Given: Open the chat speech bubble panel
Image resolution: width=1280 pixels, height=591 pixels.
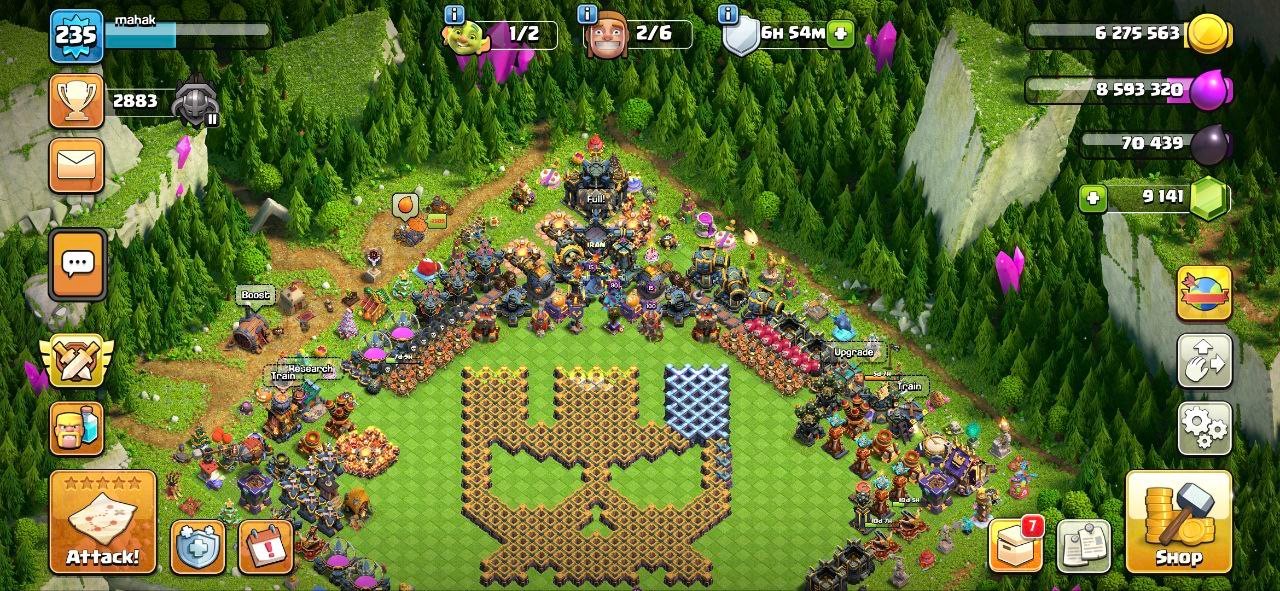Looking at the screenshot, I should [x=76, y=265].
